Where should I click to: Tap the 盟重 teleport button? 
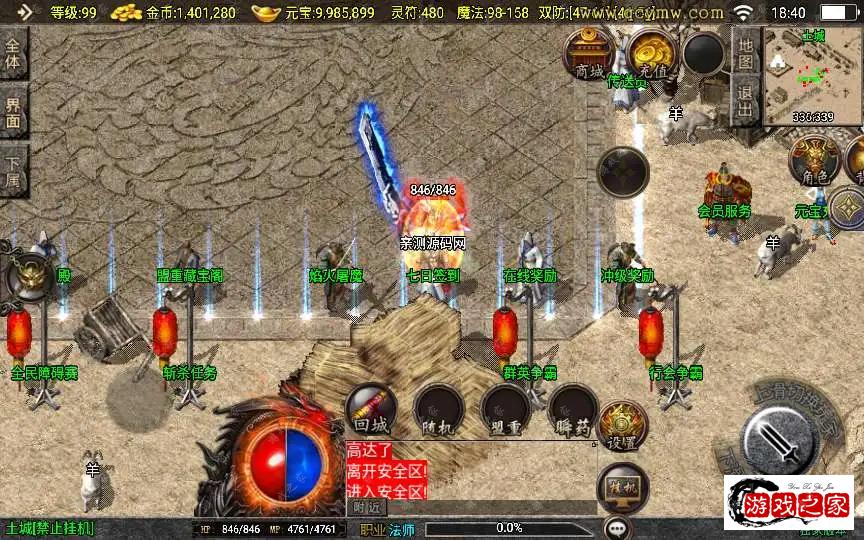tap(505, 410)
